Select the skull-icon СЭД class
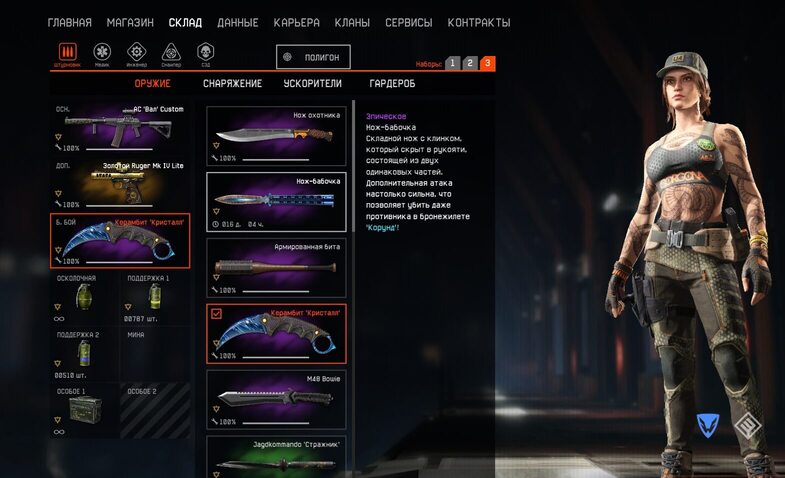 pos(206,52)
